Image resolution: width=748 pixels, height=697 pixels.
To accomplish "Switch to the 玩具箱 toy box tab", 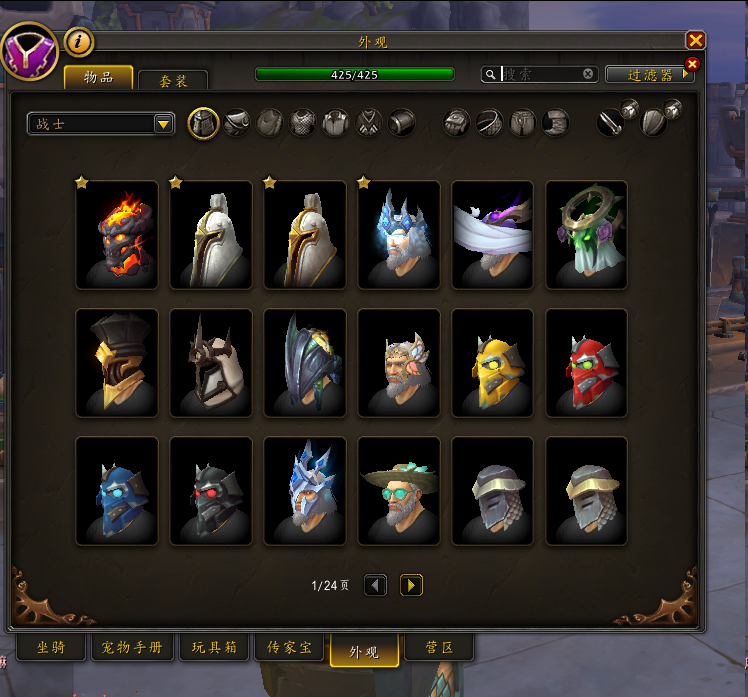I will click(x=213, y=648).
